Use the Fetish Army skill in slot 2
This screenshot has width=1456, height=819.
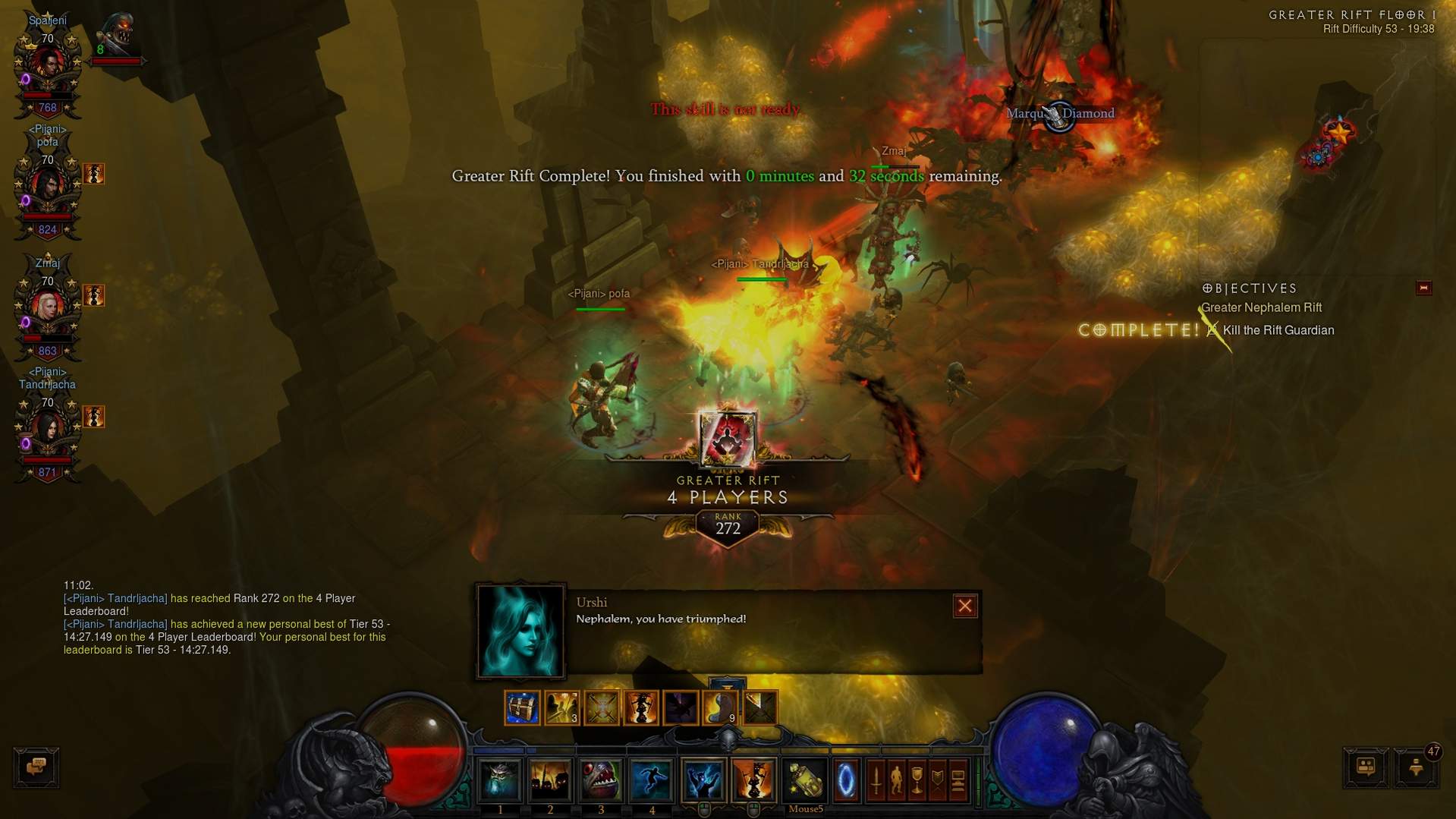tap(550, 780)
